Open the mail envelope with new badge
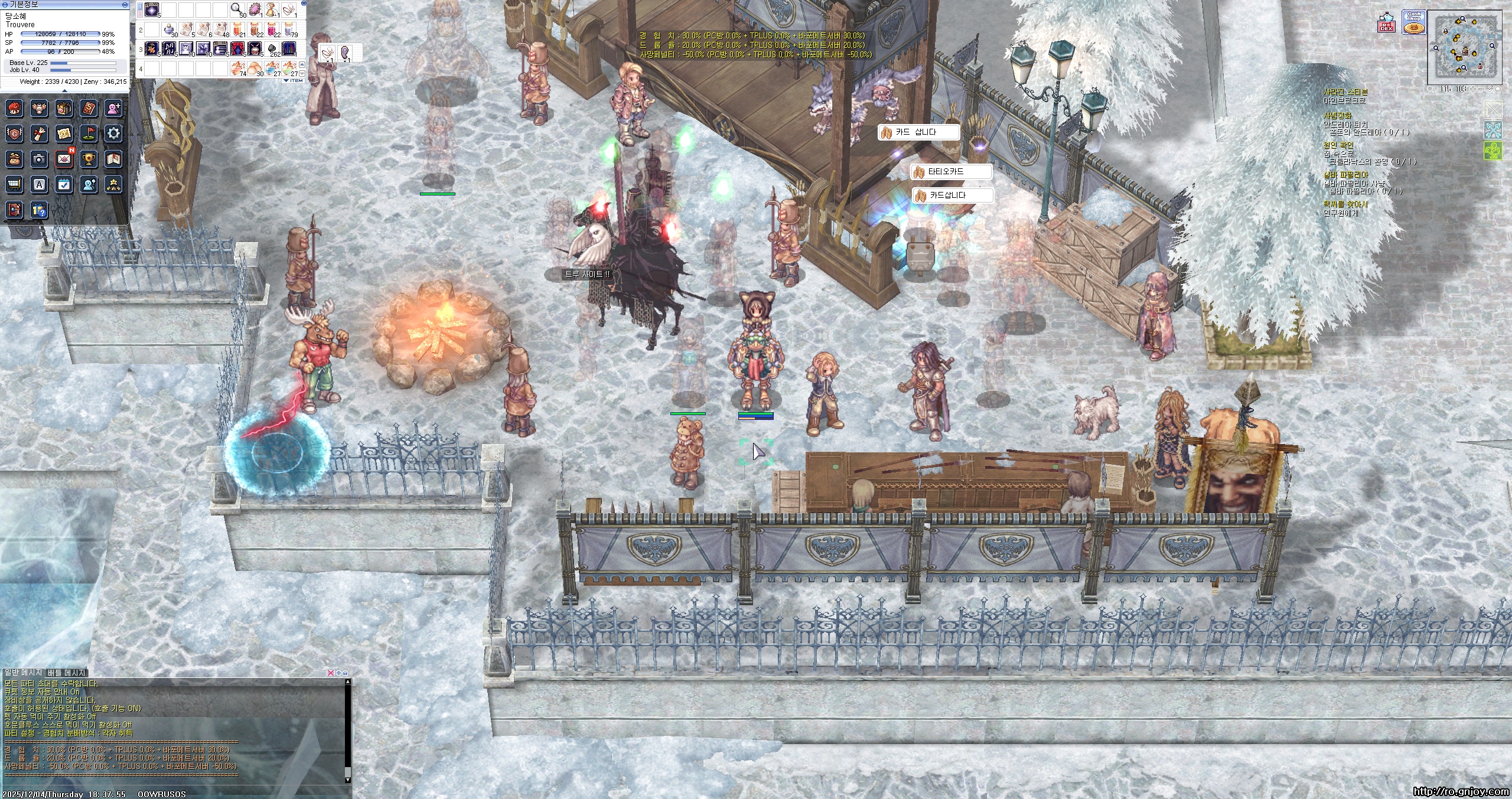Image resolution: width=1512 pixels, height=799 pixels. [64, 159]
